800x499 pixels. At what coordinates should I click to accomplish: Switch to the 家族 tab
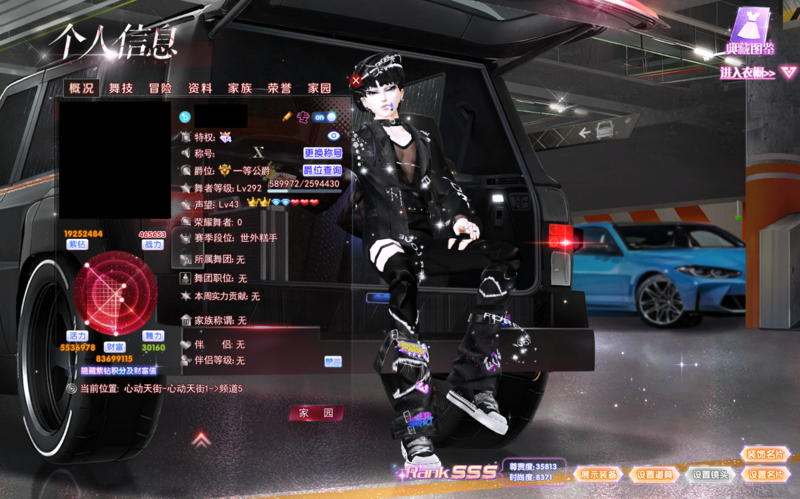(240, 88)
